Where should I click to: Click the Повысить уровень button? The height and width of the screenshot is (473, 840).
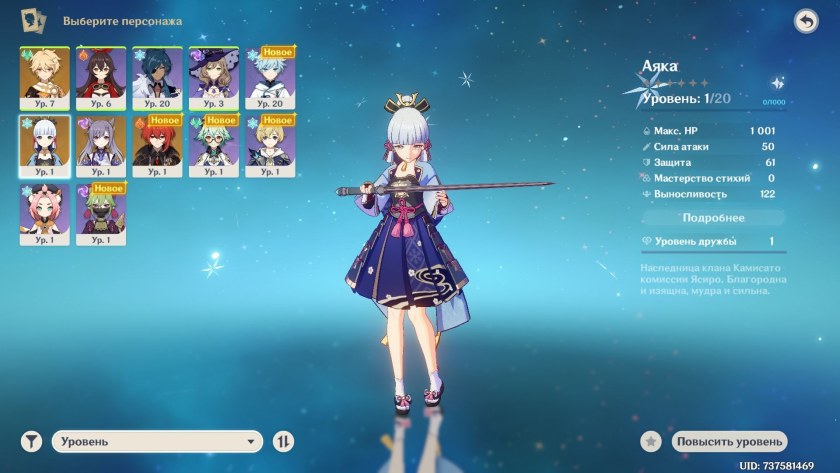(730, 441)
